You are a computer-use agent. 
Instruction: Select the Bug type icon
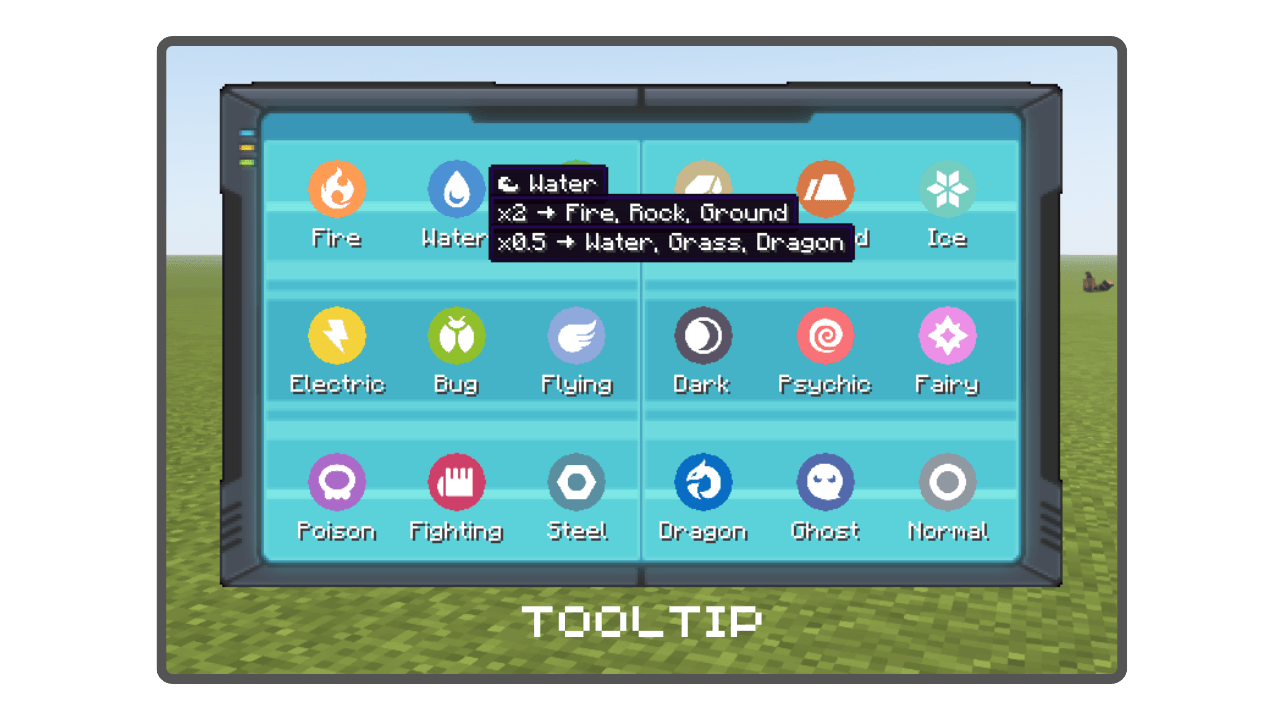[x=457, y=336]
